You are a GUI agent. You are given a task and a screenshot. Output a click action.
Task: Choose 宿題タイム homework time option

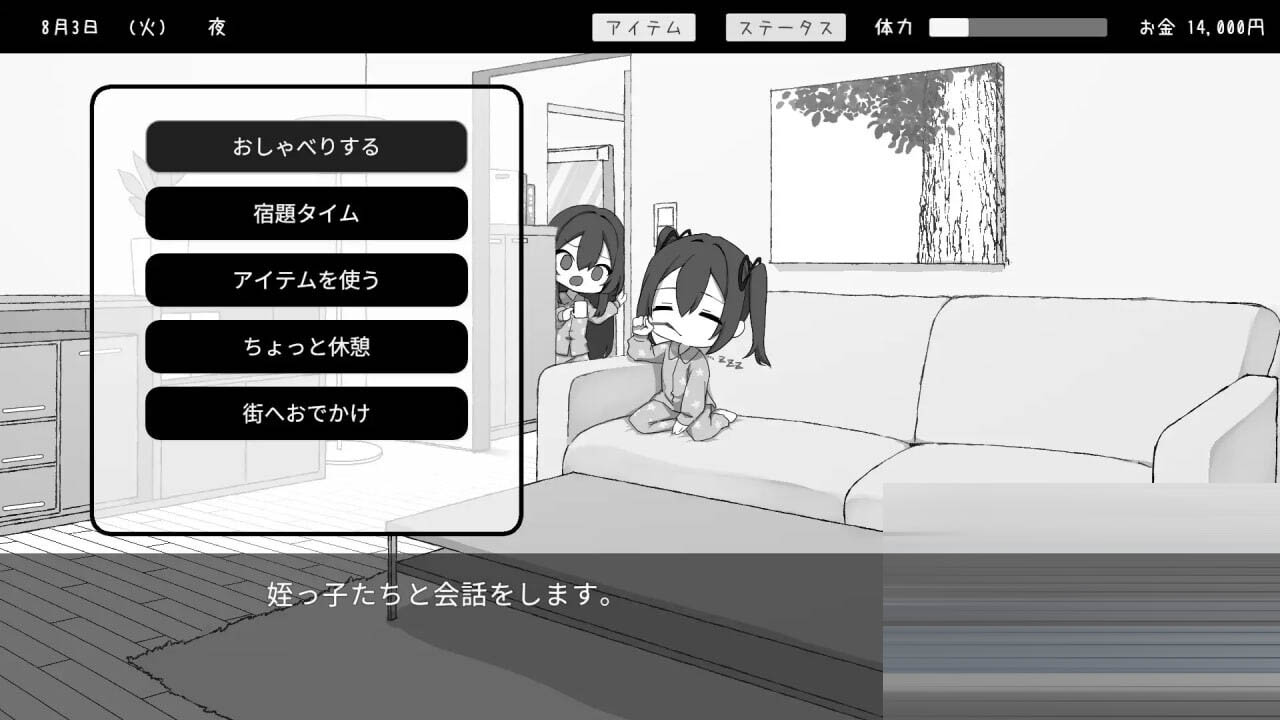pyautogui.click(x=306, y=213)
